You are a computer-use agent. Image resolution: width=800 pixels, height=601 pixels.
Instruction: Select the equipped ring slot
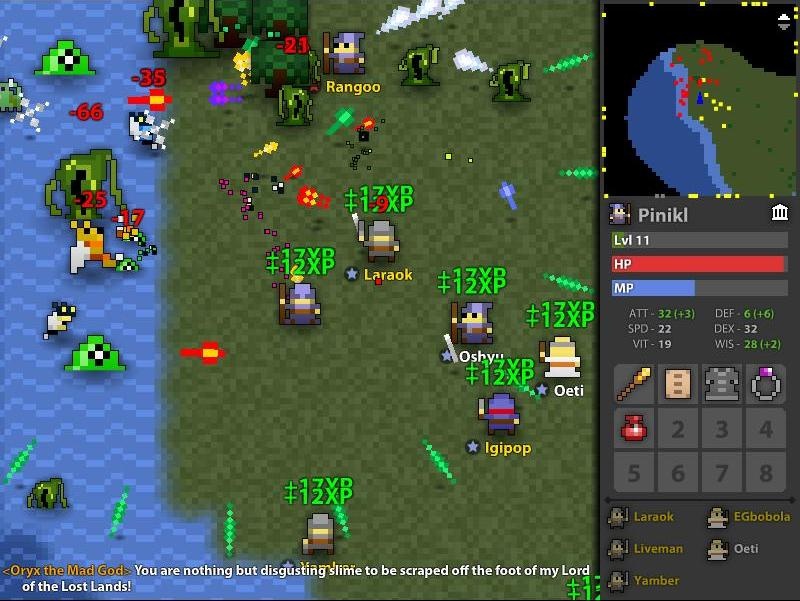(x=765, y=384)
